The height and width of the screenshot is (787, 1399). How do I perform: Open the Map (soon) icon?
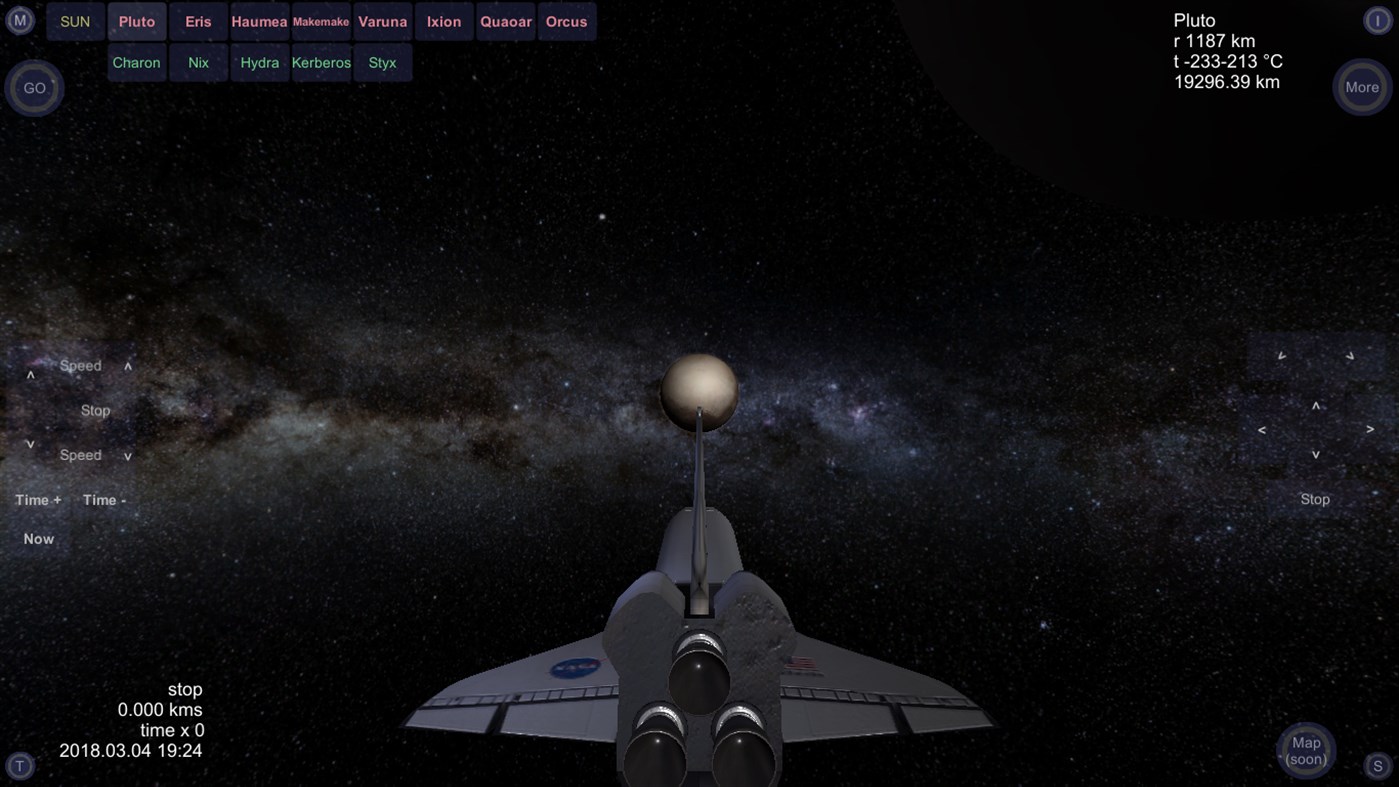pyautogui.click(x=1305, y=750)
